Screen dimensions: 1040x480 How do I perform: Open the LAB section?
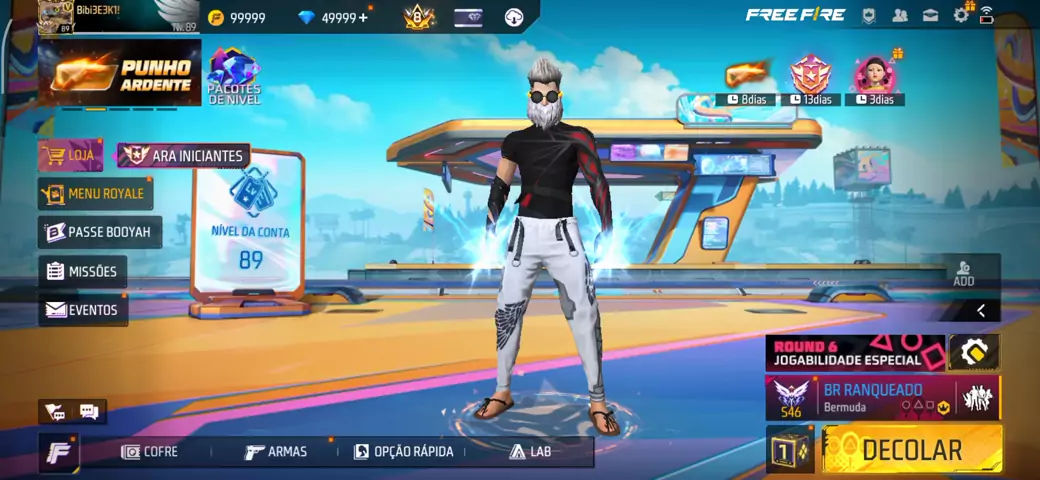tap(530, 452)
